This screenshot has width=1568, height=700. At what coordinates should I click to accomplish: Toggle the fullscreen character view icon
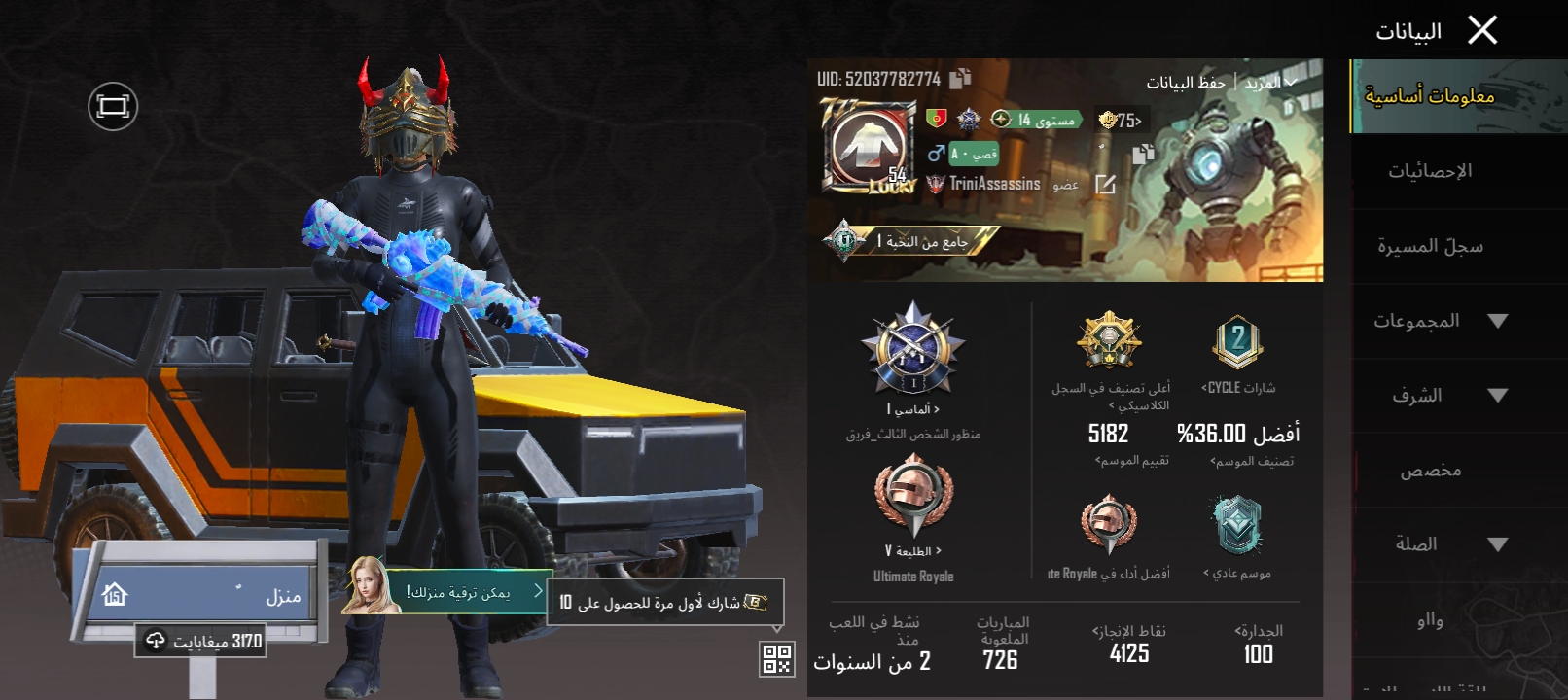(113, 106)
